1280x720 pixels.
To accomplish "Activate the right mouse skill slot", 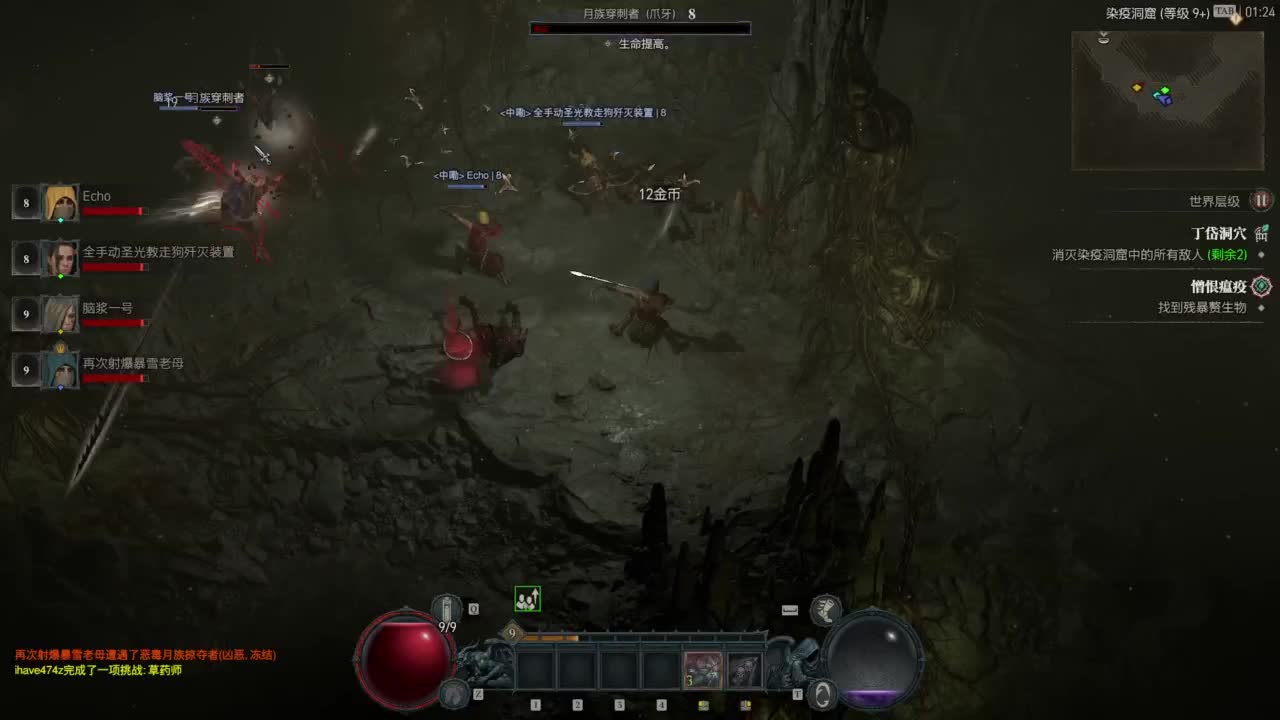I will click(x=745, y=670).
